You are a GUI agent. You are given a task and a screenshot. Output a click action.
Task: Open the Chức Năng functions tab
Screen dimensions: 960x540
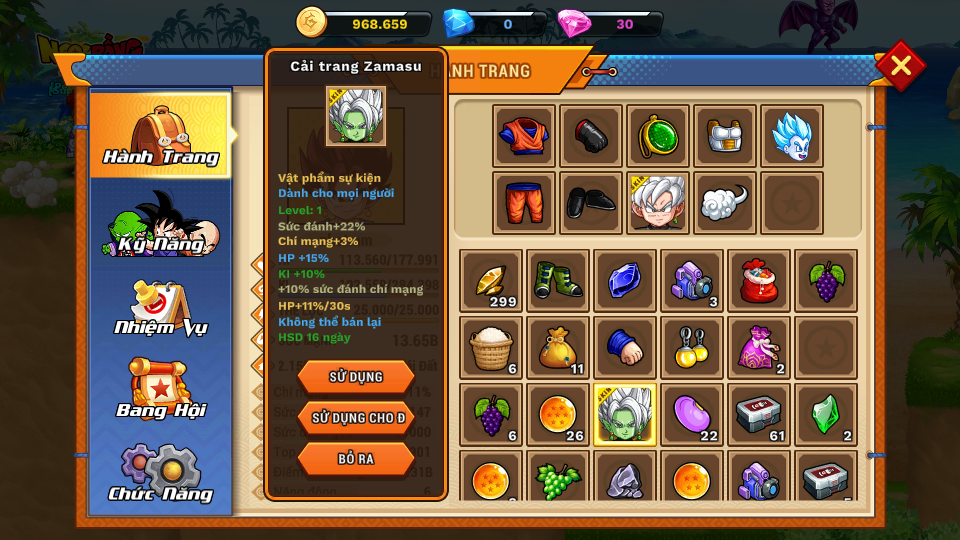(x=160, y=474)
